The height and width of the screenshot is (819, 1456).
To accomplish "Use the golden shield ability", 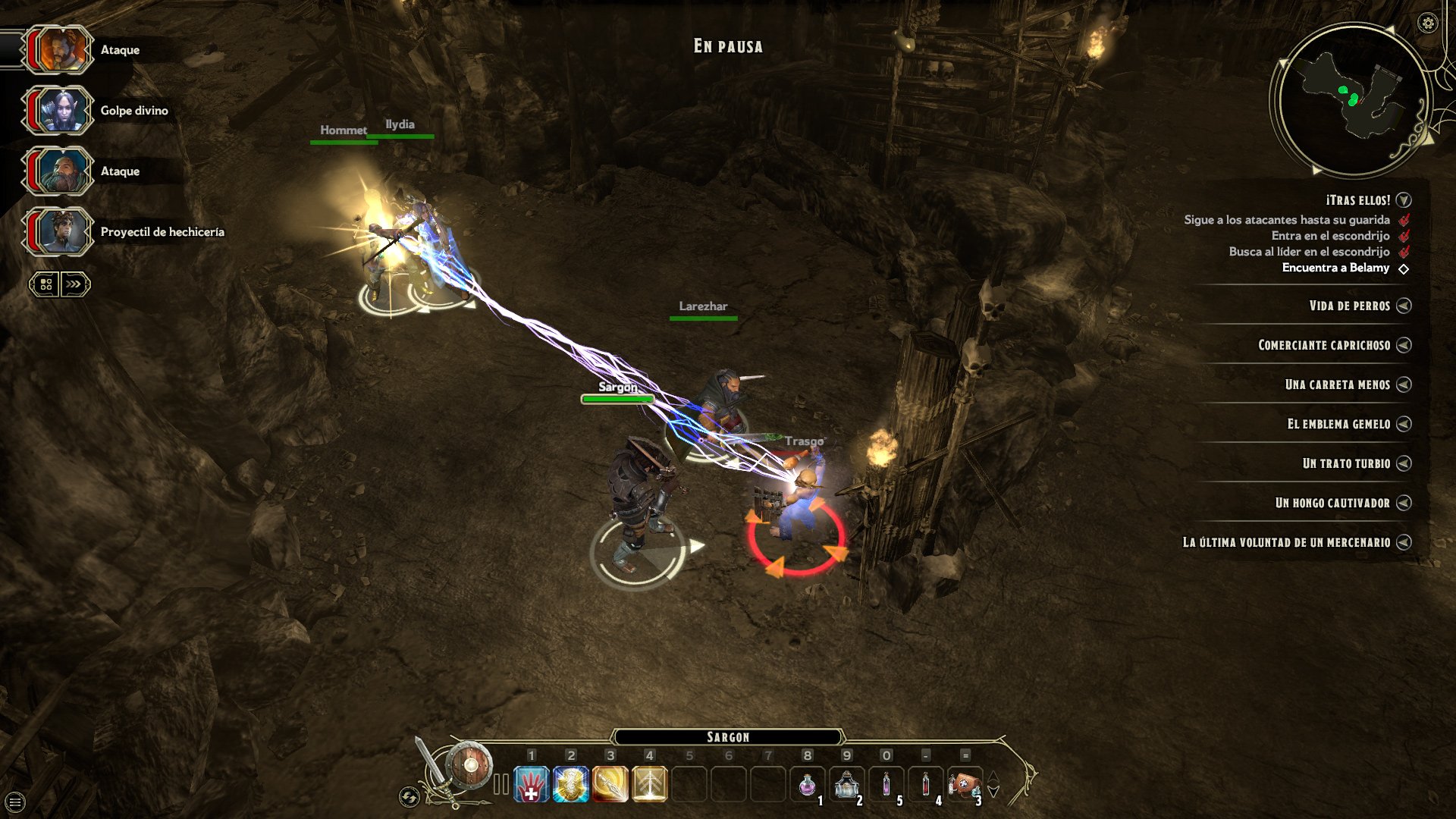I will 571,785.
